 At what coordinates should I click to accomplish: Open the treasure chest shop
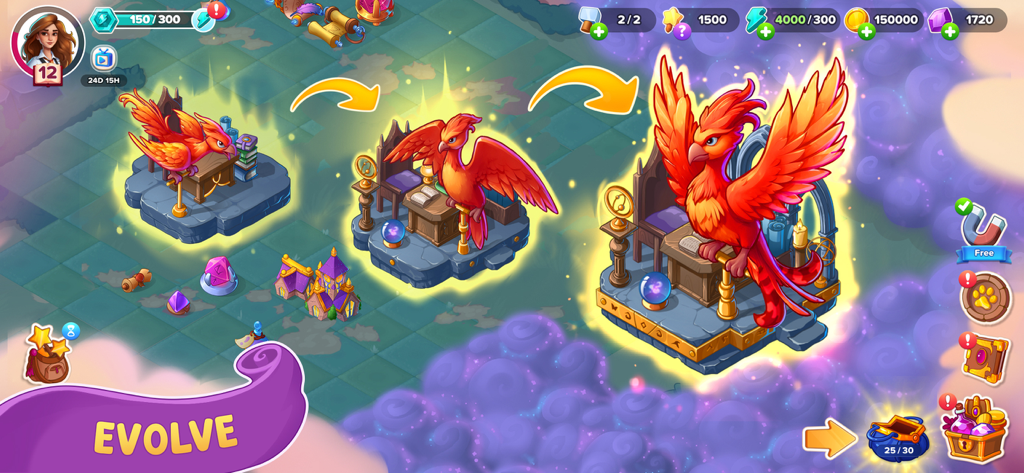click(x=974, y=428)
